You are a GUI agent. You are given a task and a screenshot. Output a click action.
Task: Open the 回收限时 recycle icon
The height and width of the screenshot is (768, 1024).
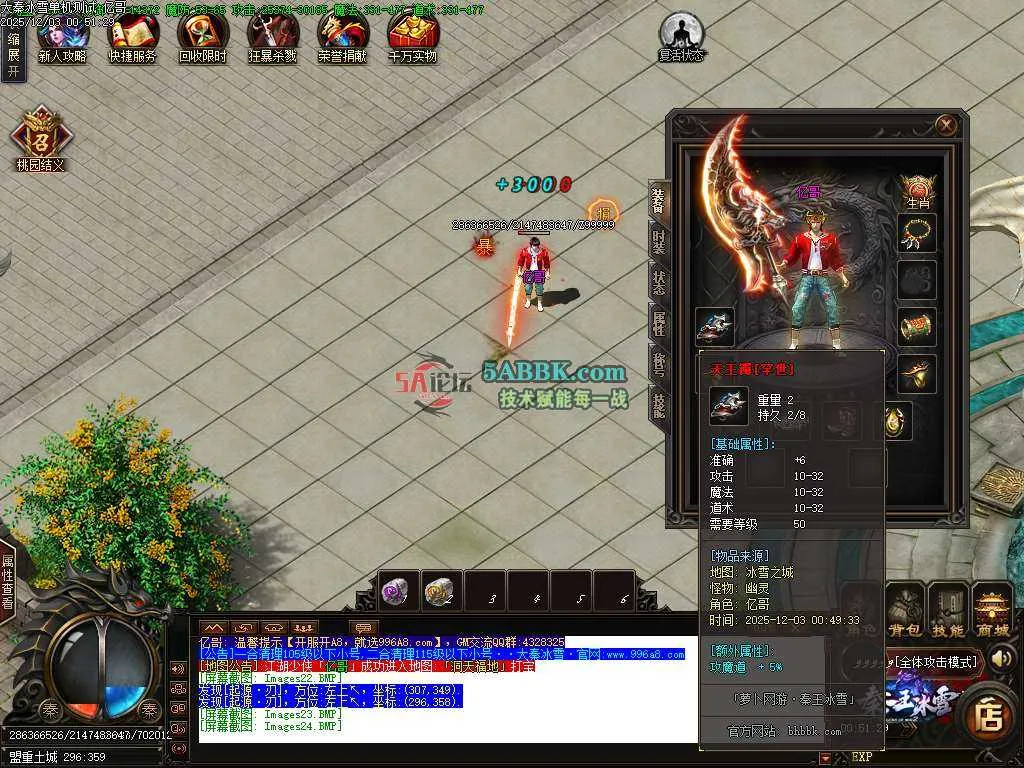coord(202,38)
